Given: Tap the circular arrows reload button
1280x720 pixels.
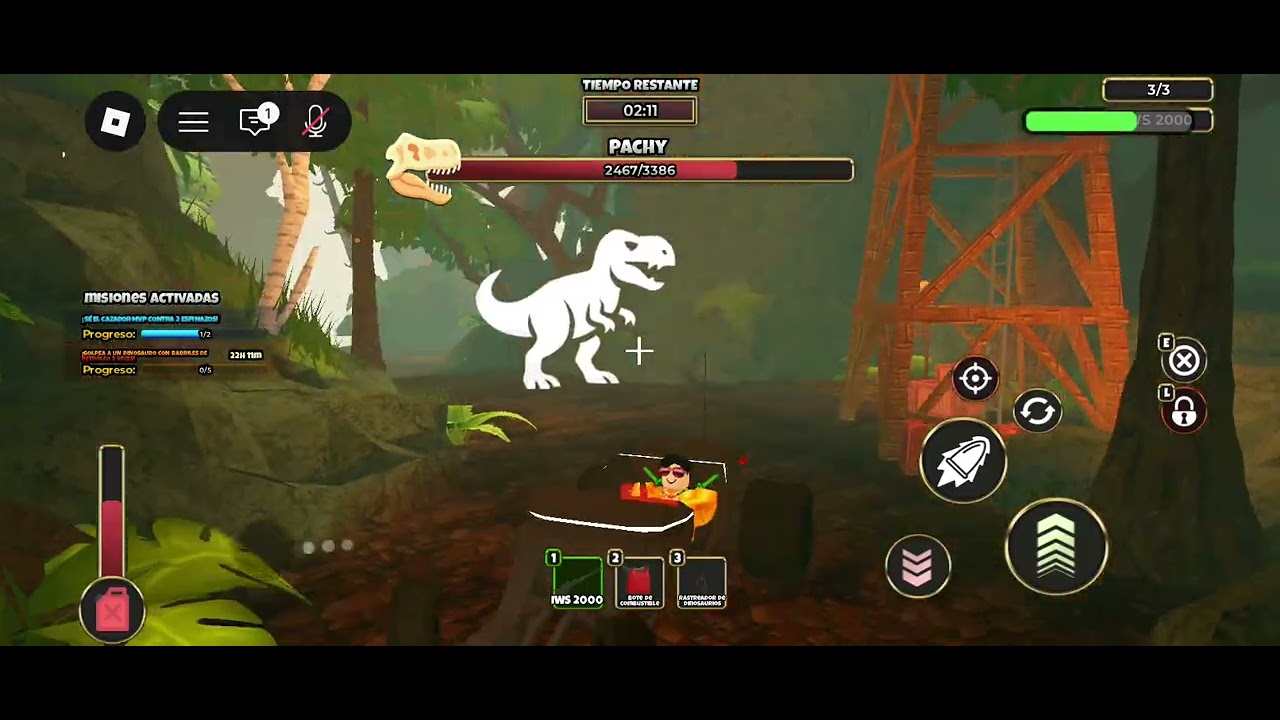Looking at the screenshot, I should coord(1037,411).
